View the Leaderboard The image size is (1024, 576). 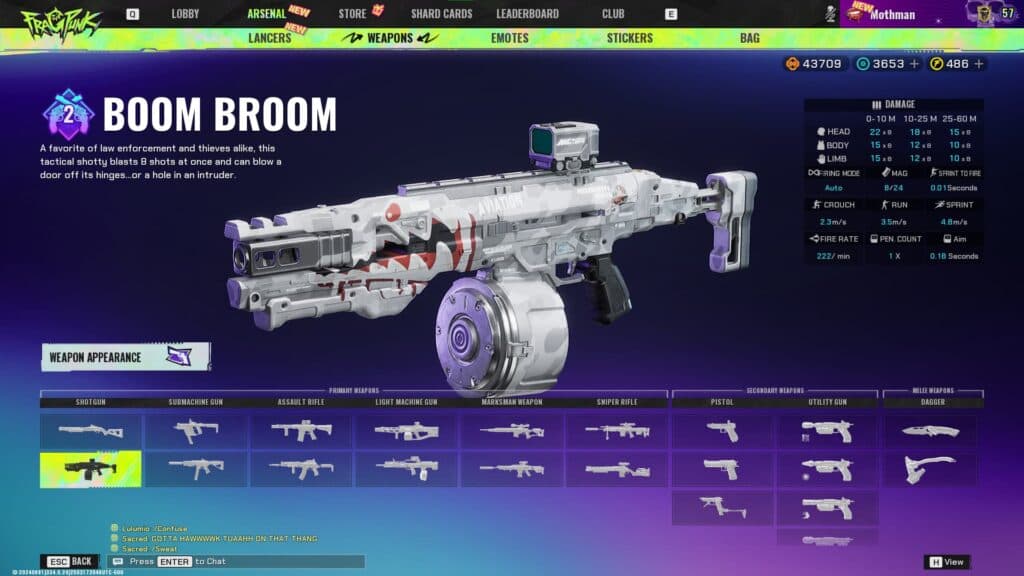tap(527, 14)
